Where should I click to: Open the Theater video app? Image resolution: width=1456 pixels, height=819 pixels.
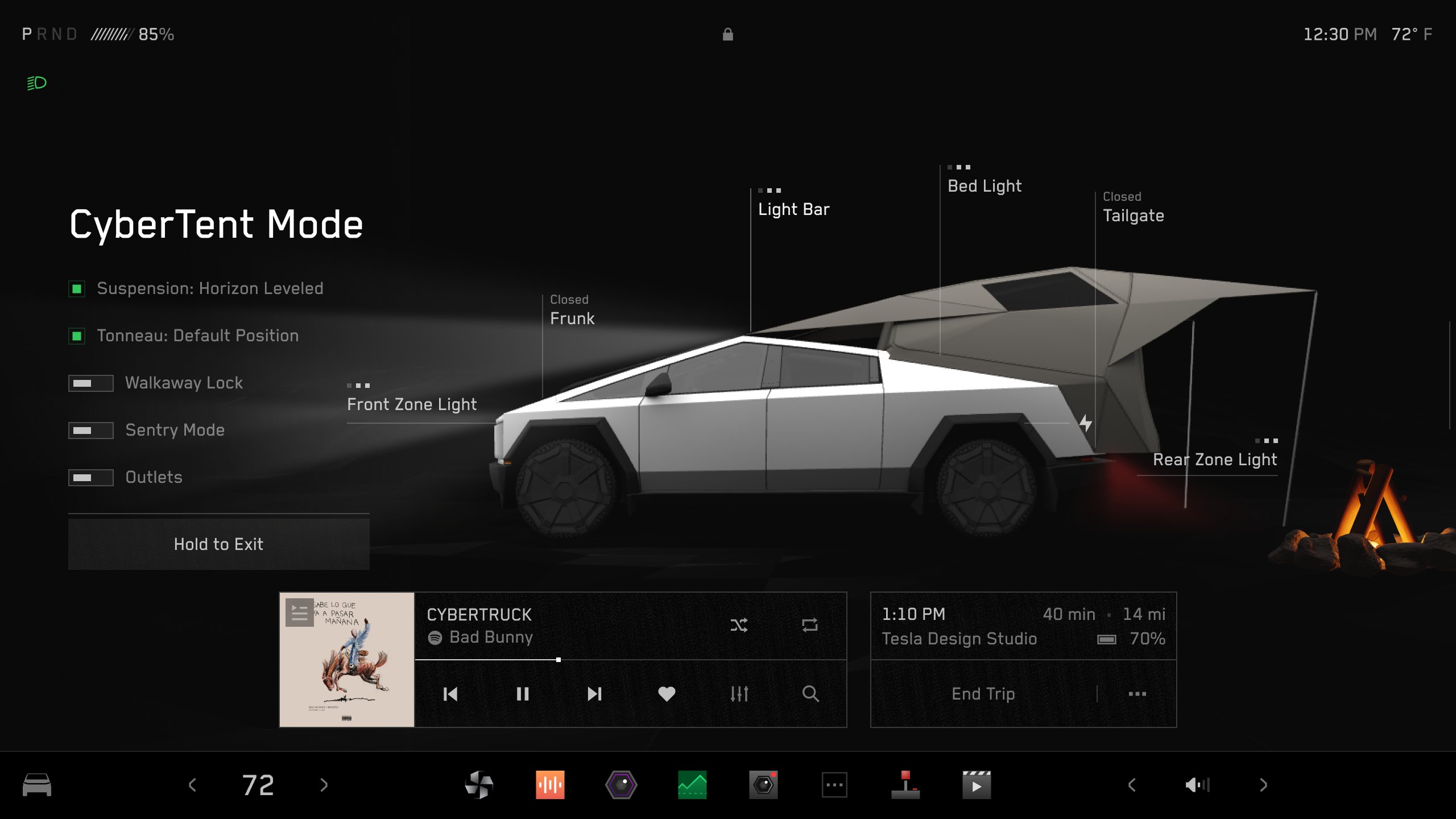pyautogui.click(x=976, y=784)
